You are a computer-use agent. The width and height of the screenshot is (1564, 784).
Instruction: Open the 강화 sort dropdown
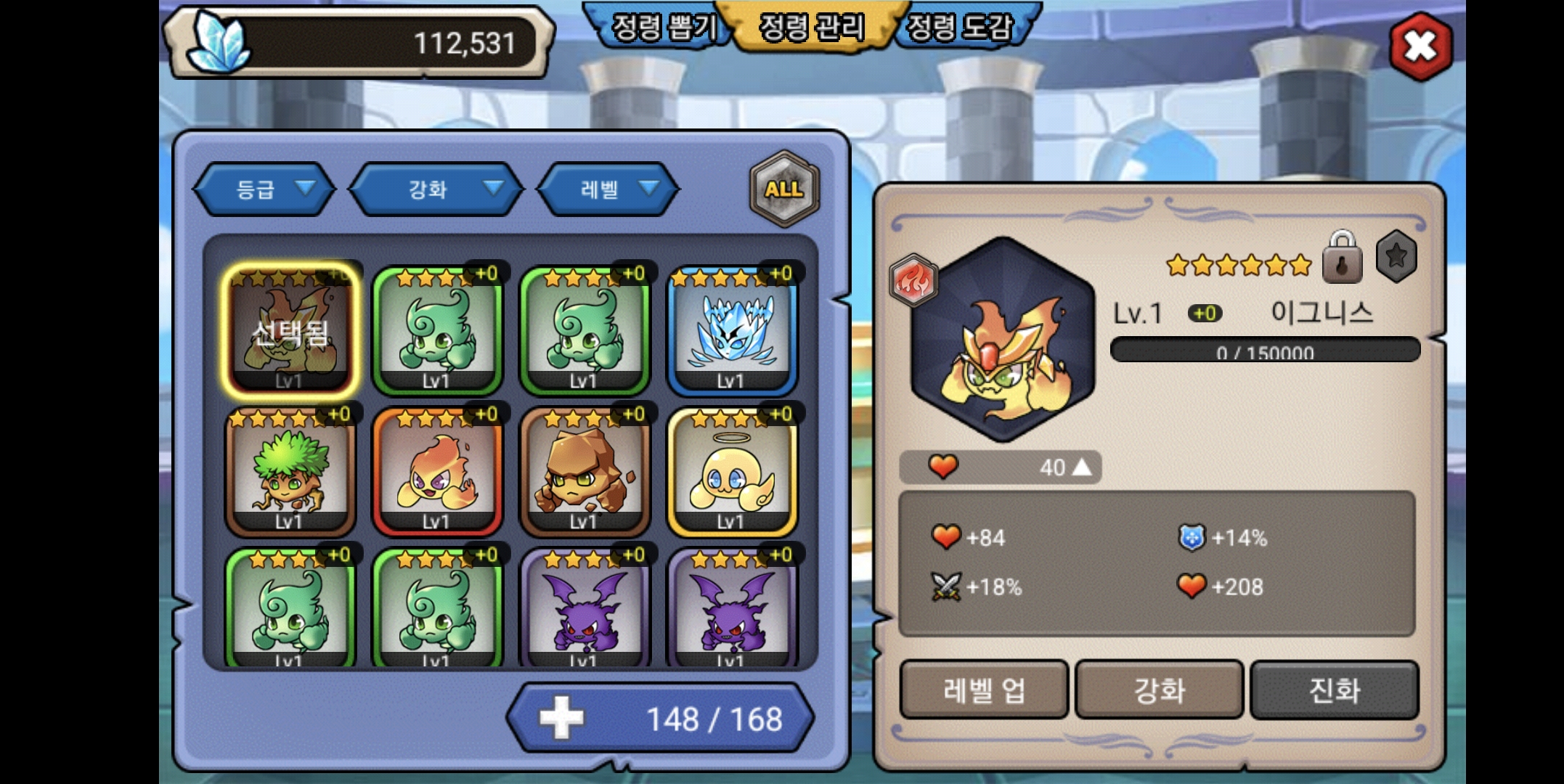pyautogui.click(x=437, y=189)
